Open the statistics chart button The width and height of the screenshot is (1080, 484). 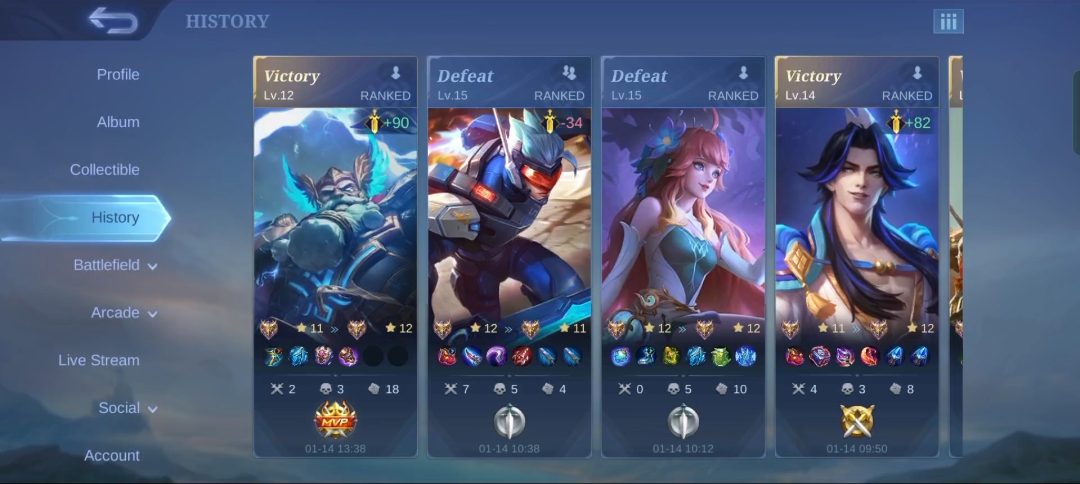click(948, 21)
